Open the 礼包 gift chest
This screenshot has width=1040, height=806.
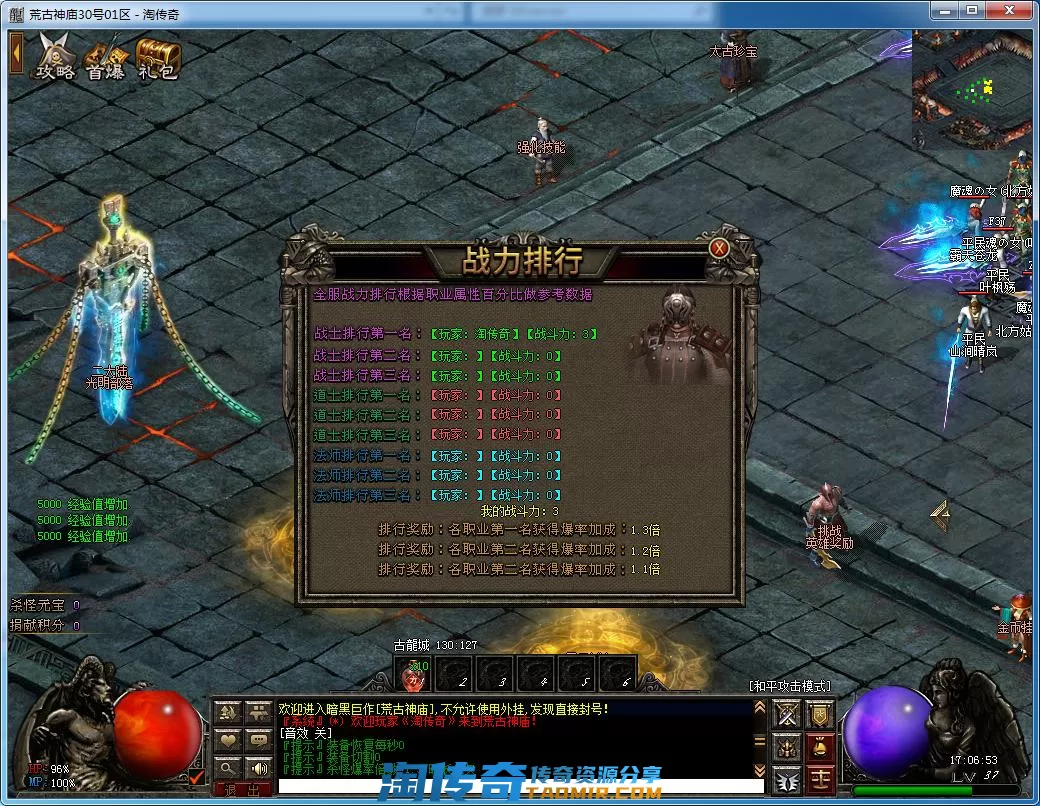pos(158,57)
